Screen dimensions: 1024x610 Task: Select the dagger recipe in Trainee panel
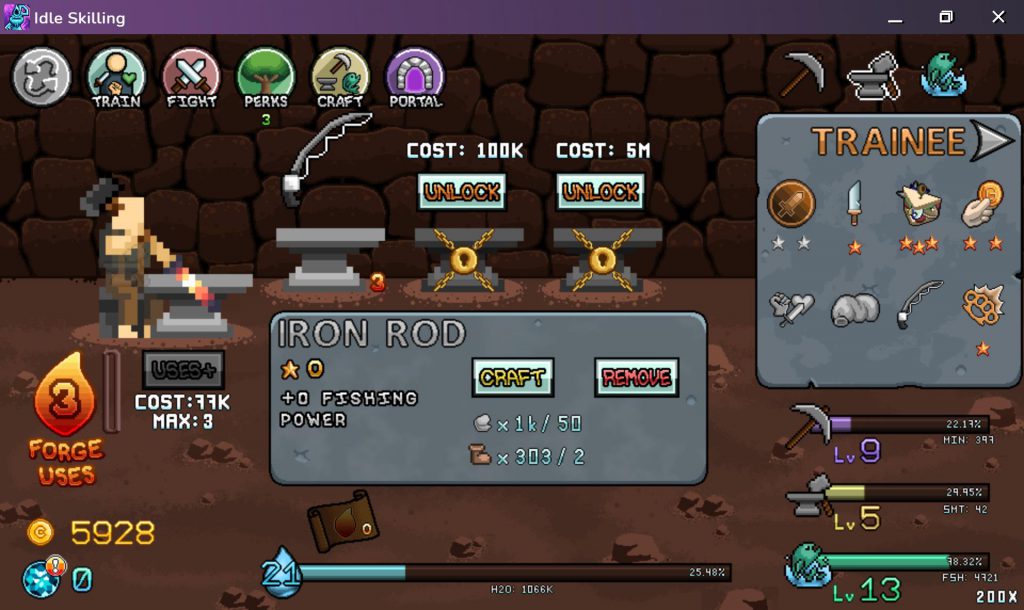tap(854, 204)
